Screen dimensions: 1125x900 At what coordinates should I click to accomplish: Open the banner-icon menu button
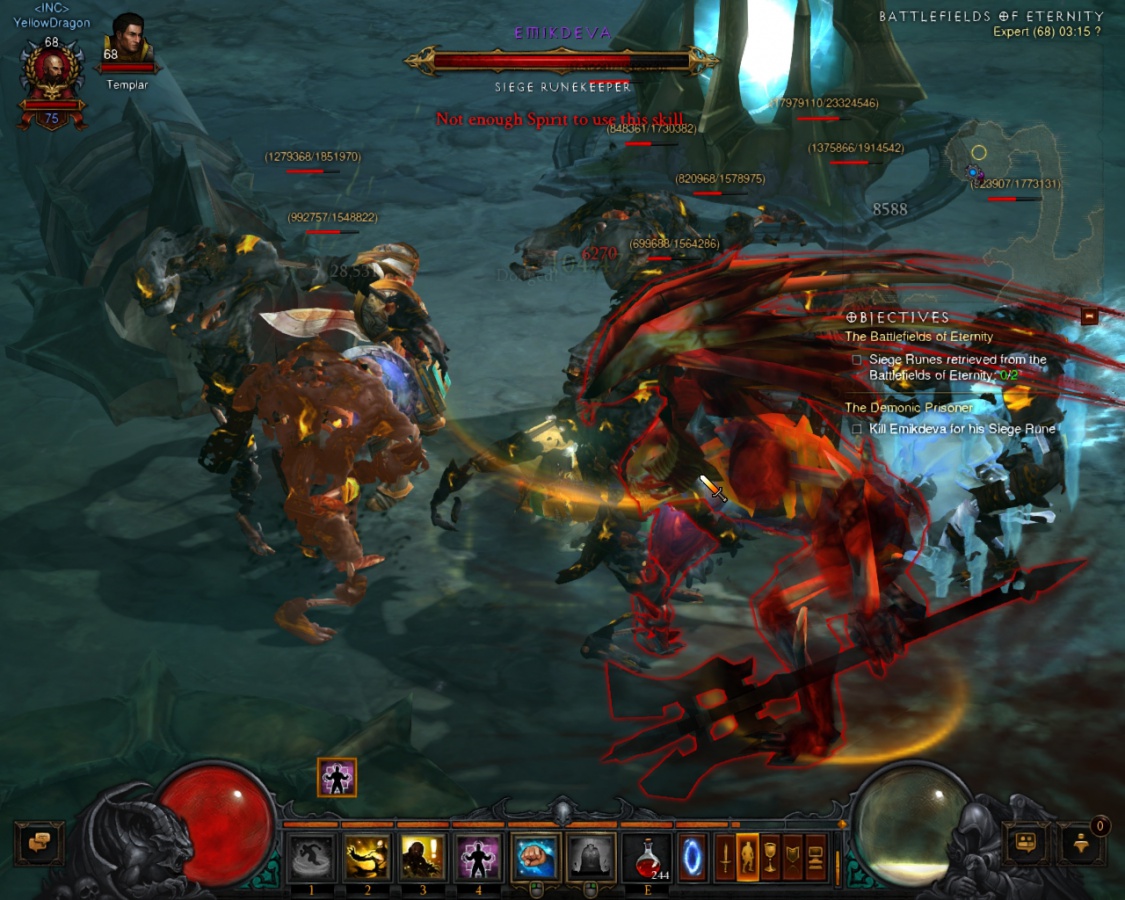(793, 857)
